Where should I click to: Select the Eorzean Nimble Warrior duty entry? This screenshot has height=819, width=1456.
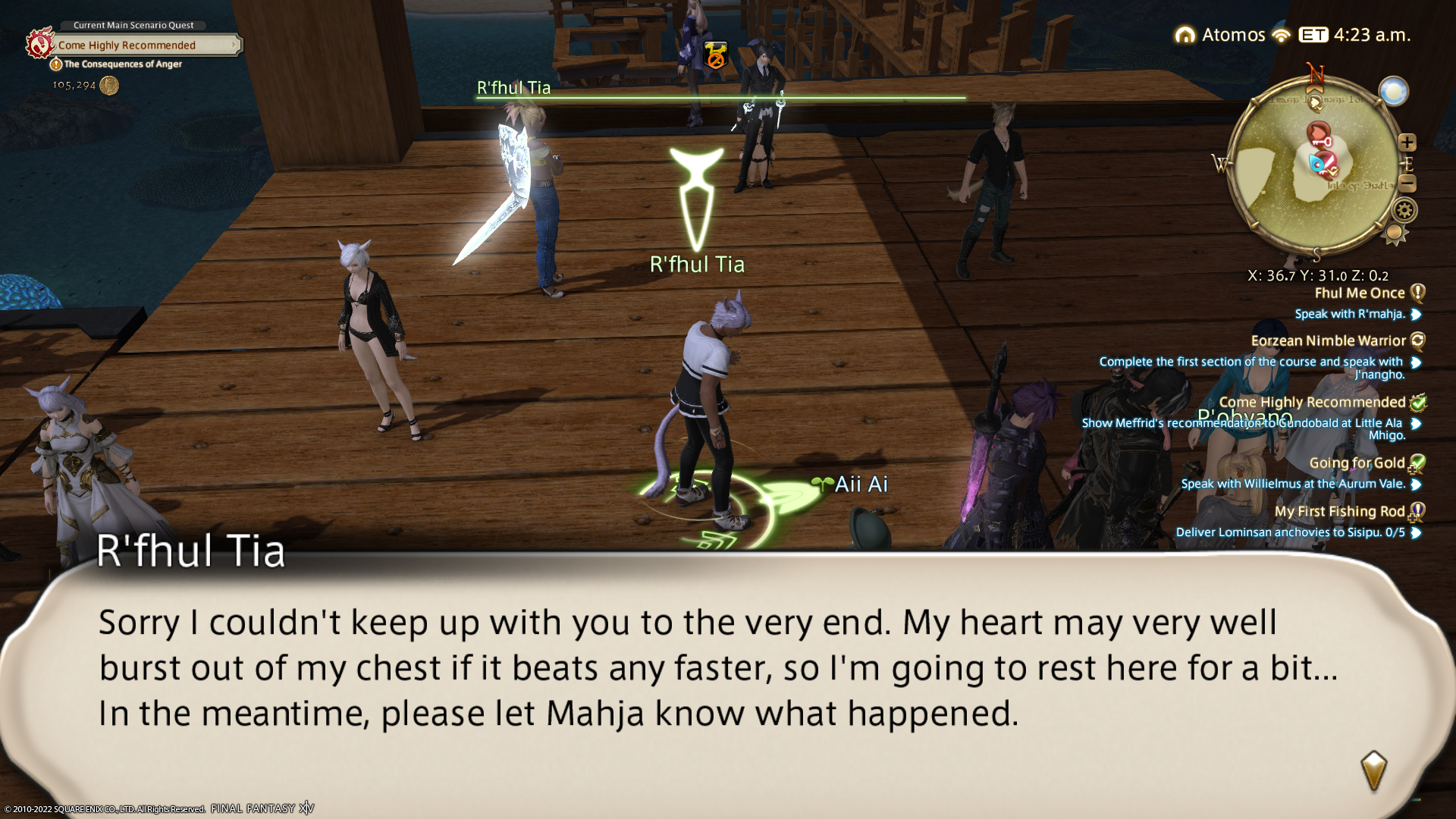point(1328,341)
